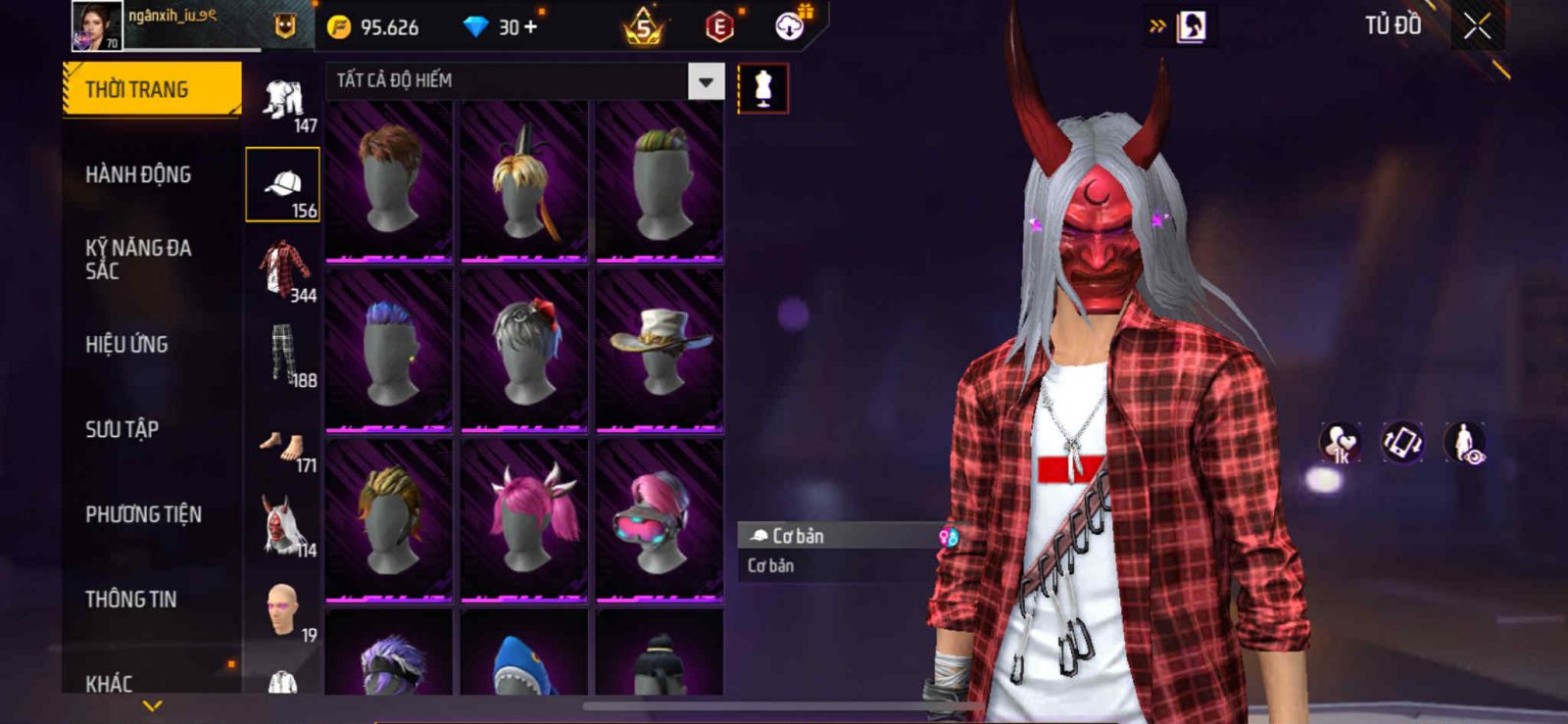
Task: Toggle the character rotate view icon
Action: pos(1402,442)
